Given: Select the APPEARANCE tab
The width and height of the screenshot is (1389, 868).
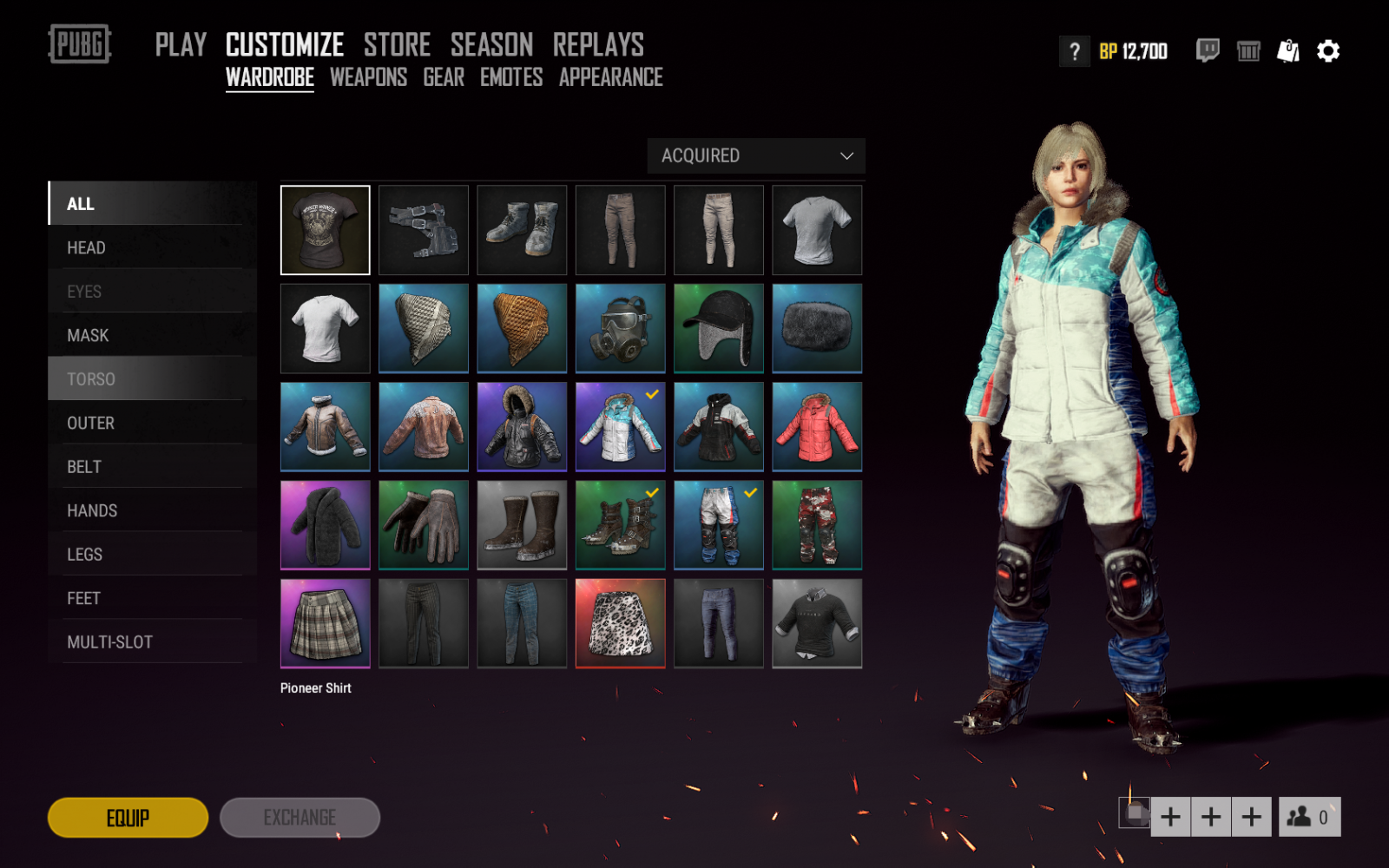Looking at the screenshot, I should pos(610,77).
